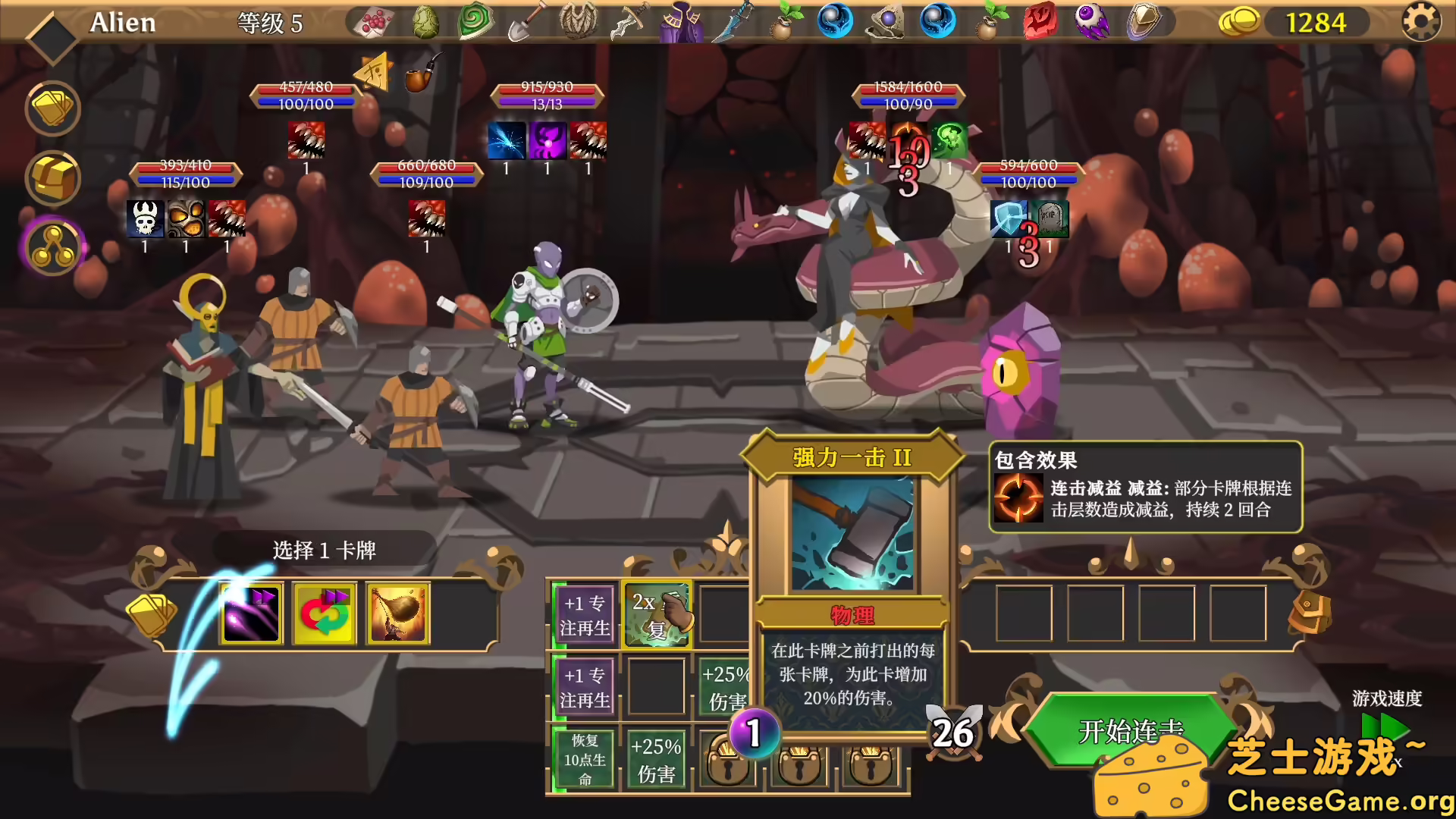
Task: Click the purple eye item icon
Action: (x=1092, y=21)
